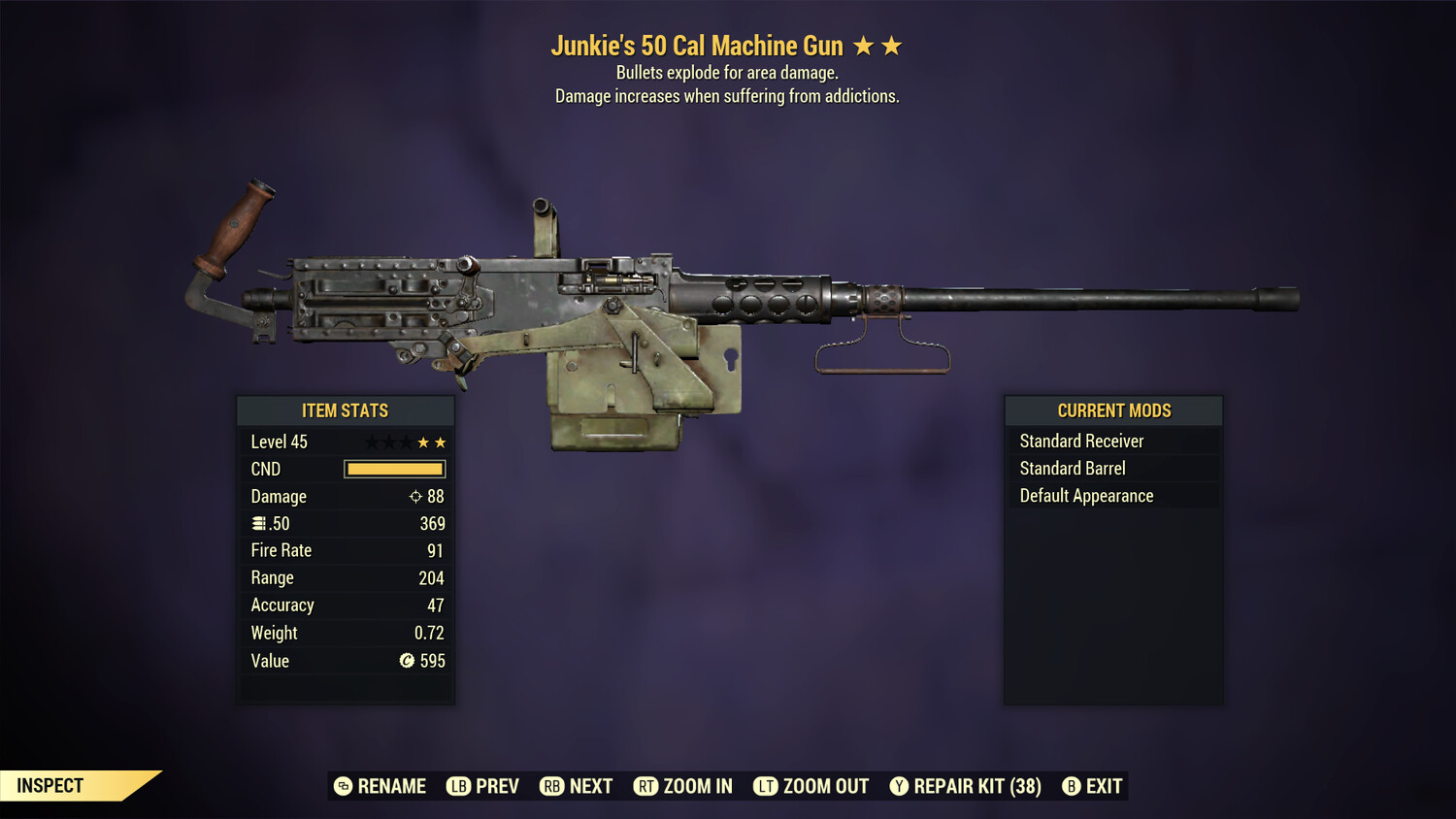Click the damage crosshair icon next to 88

pos(414,496)
